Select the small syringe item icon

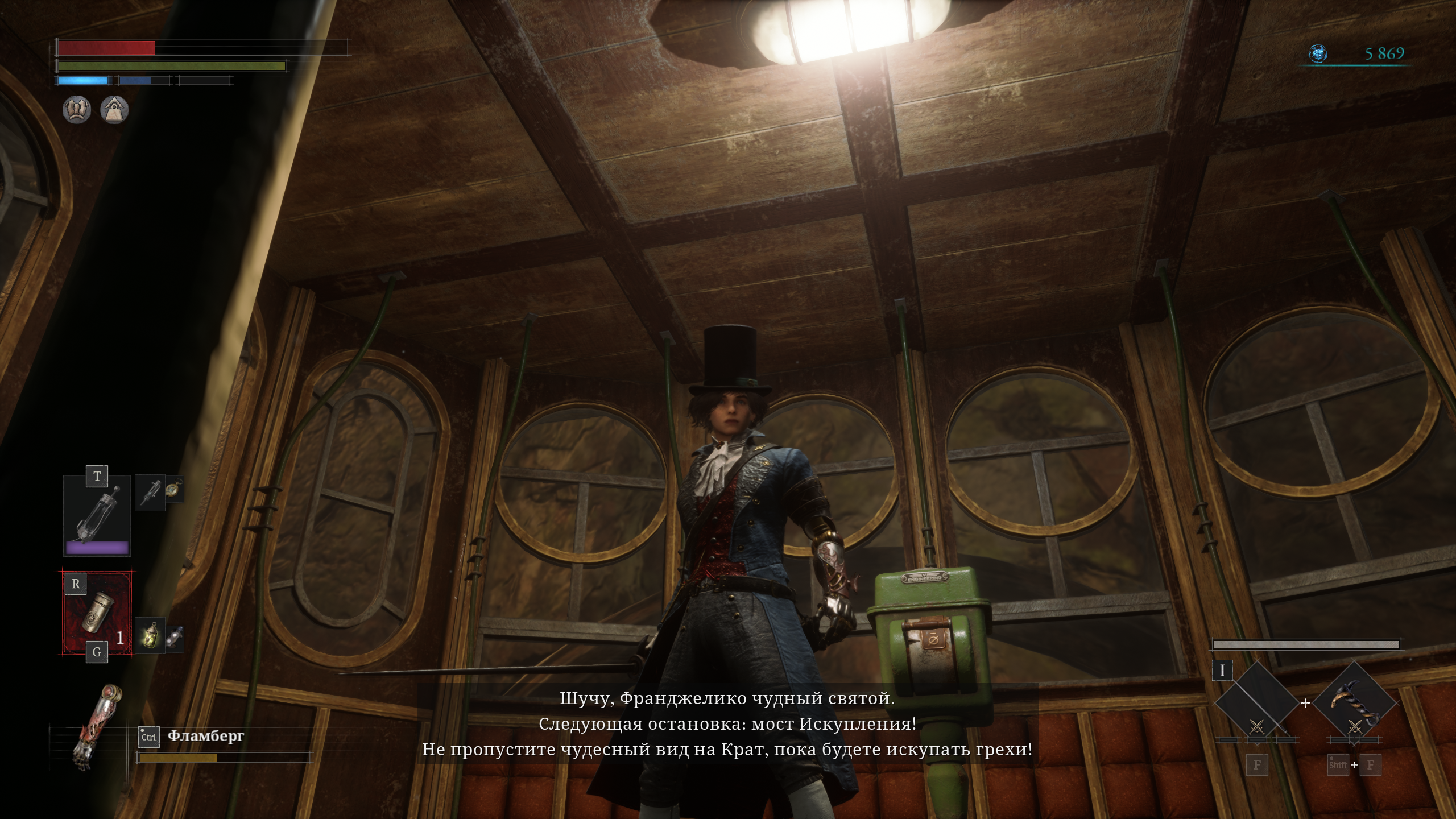[x=150, y=492]
